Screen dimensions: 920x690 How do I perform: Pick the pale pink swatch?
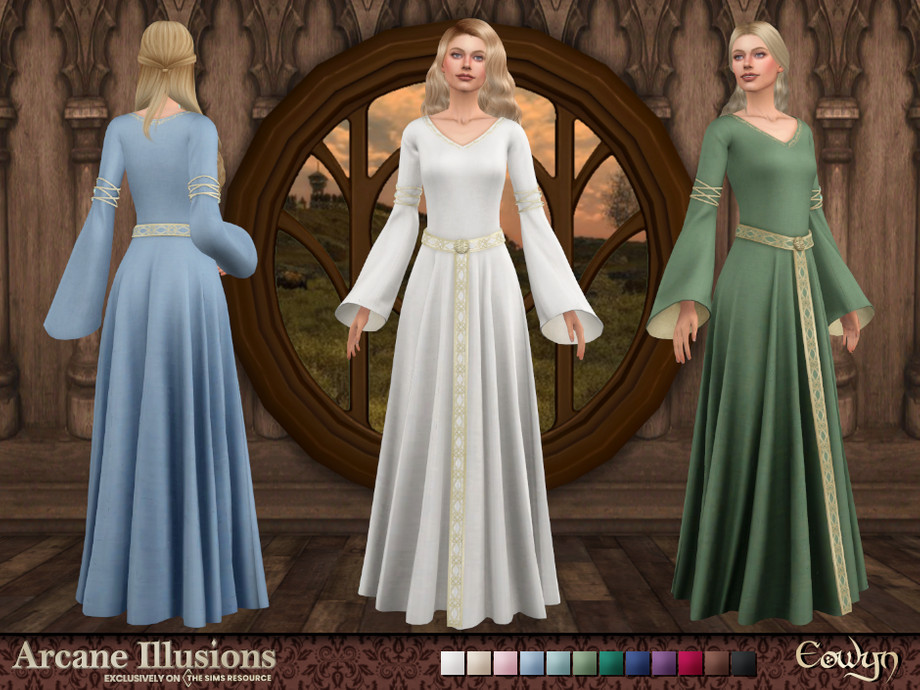tap(506, 664)
